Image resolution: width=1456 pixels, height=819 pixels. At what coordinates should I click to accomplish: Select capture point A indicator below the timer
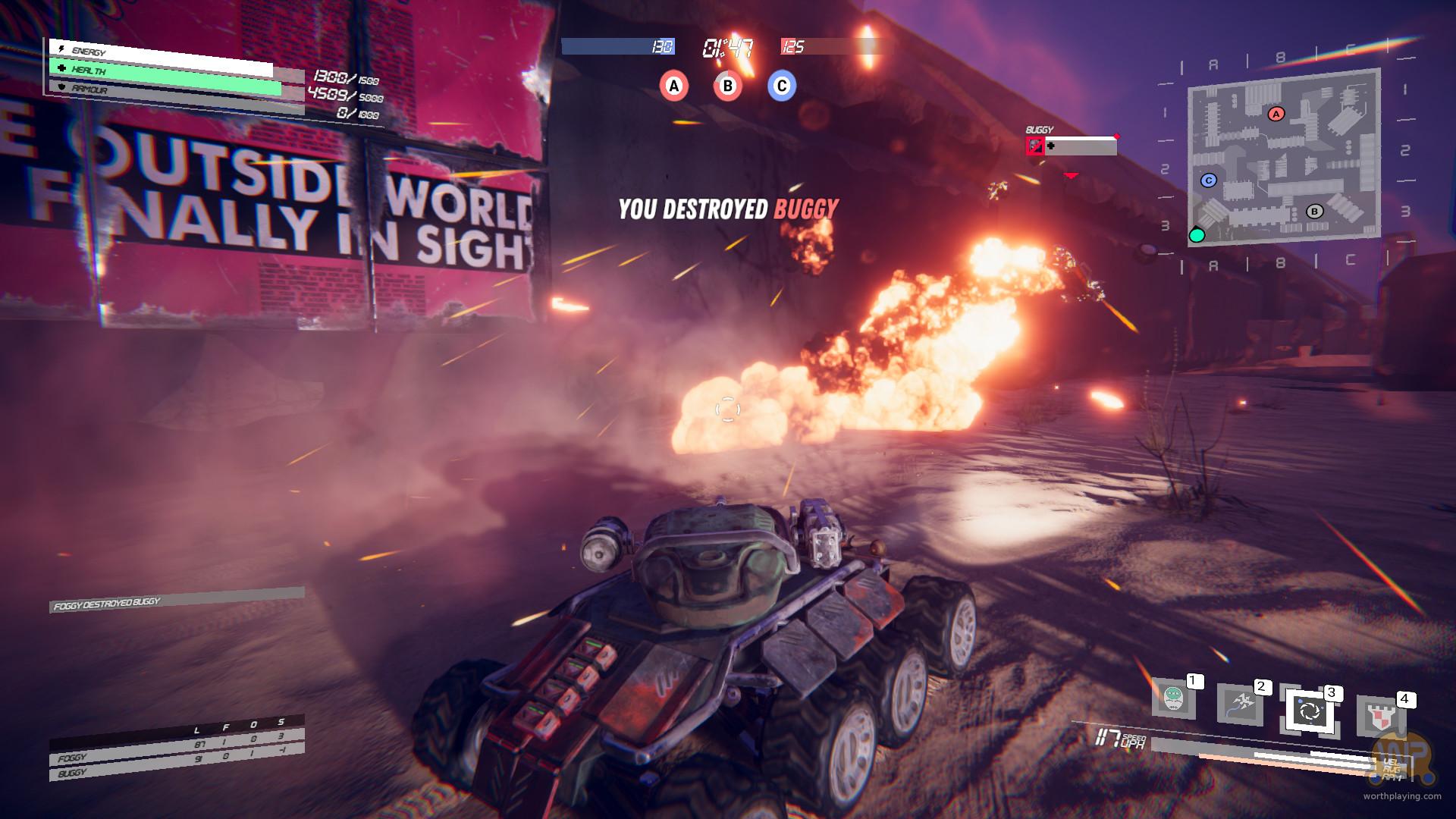(x=673, y=86)
